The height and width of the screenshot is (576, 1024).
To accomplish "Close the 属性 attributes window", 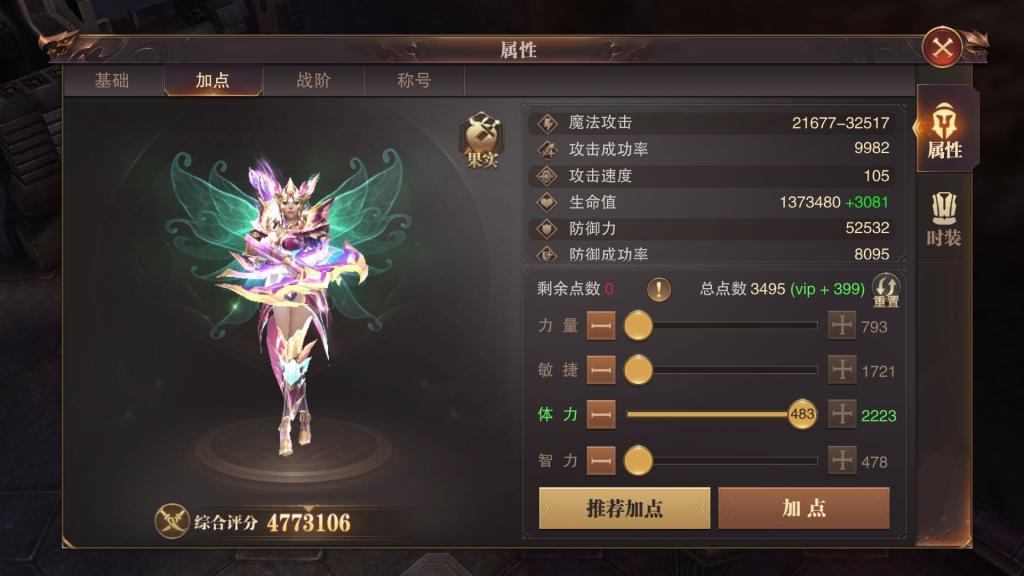I will tap(941, 47).
